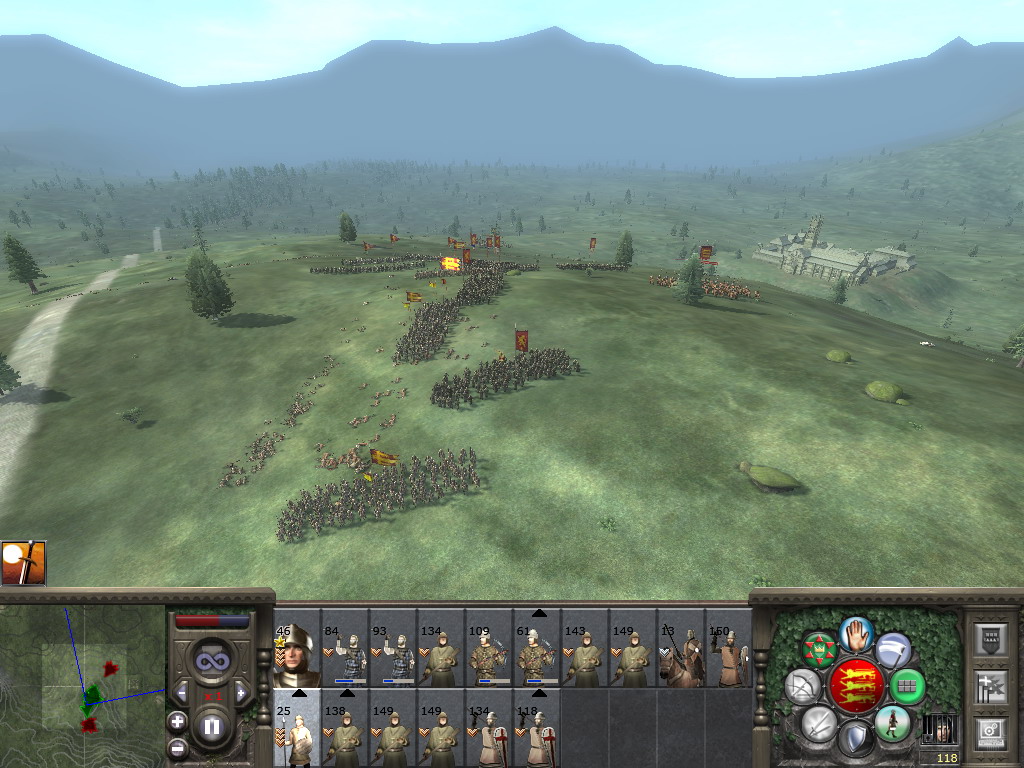This screenshot has height=768, width=1024.
Task: Decrease the battle speed
Action: [182, 692]
